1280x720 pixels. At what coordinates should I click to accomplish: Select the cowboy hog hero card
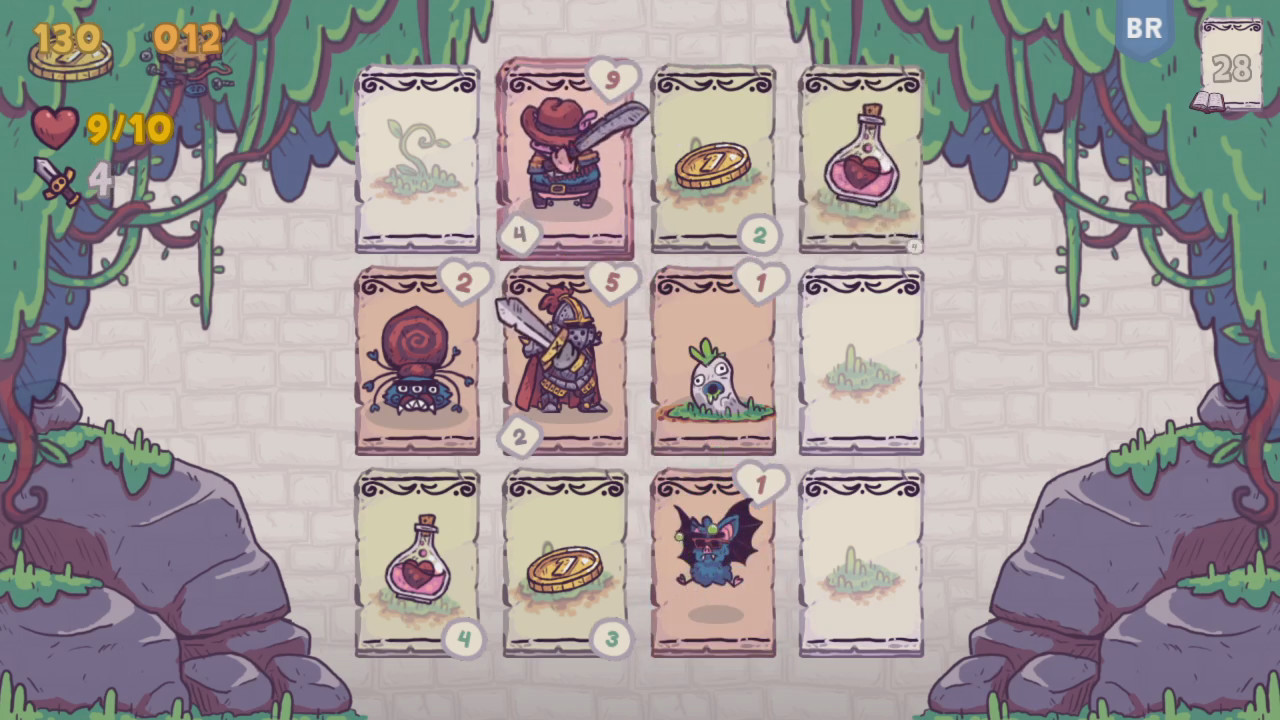pyautogui.click(x=565, y=158)
